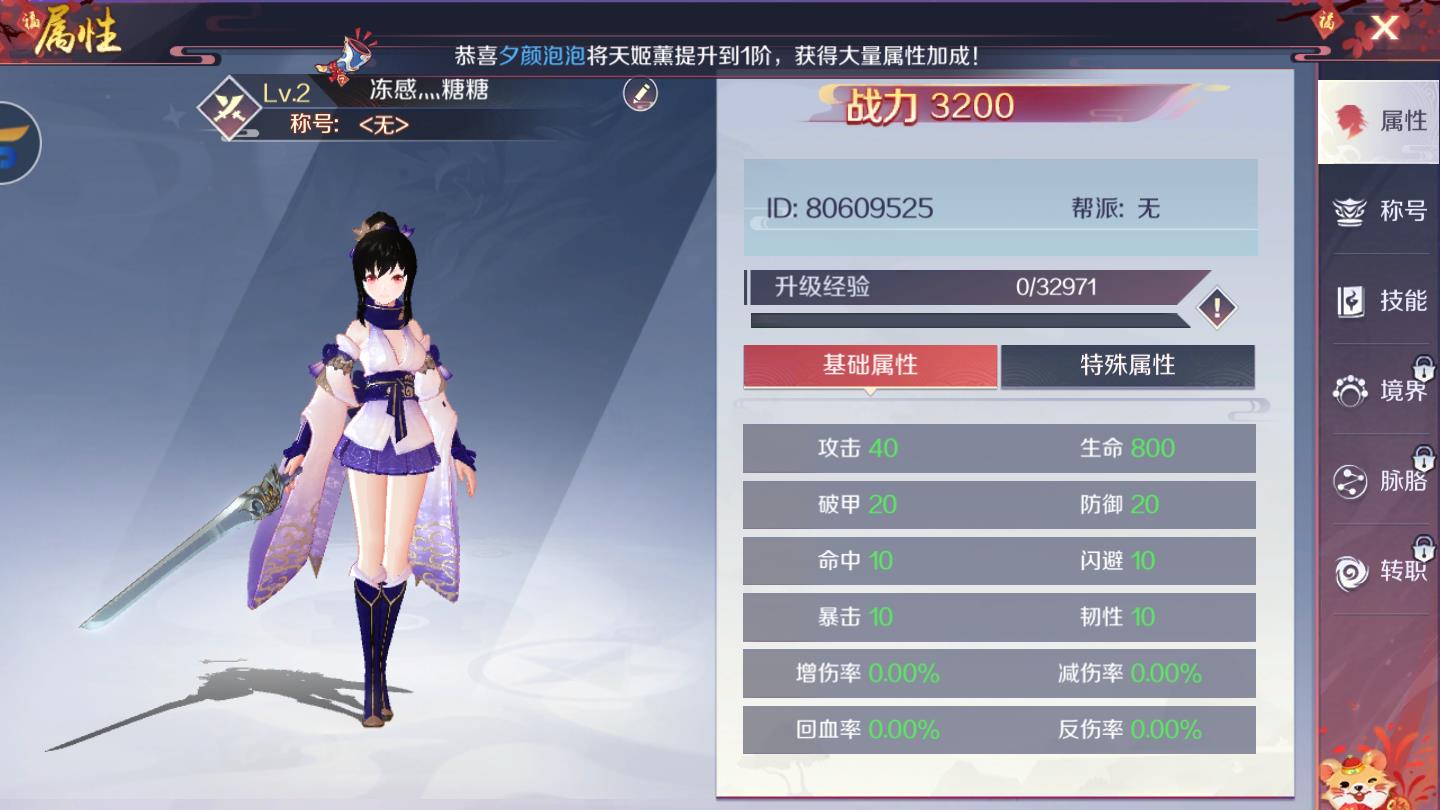Screen dimensions: 1440x810
Task: Edit the character name with pencil icon
Action: point(640,94)
